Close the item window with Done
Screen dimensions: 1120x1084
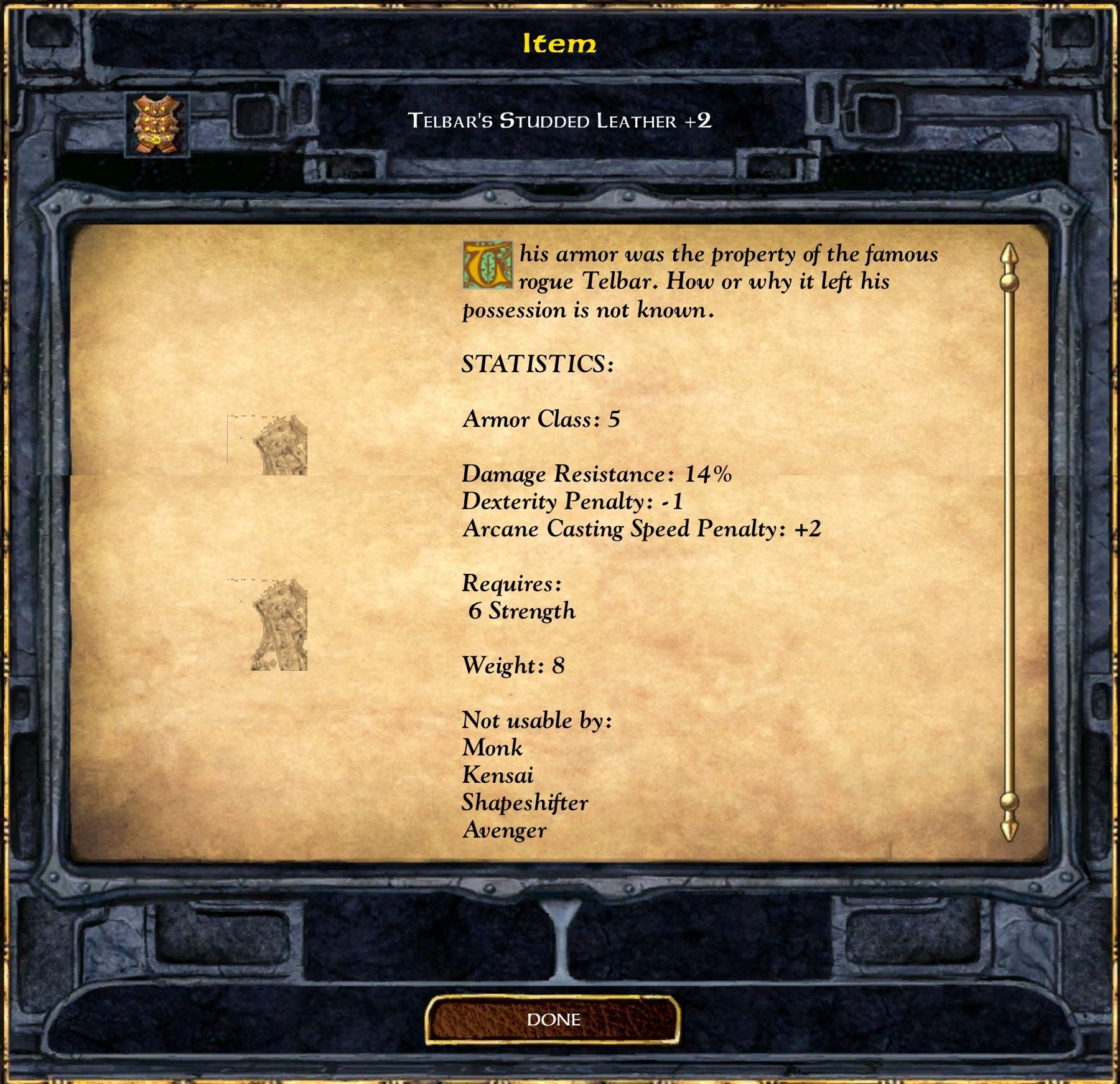[x=553, y=1019]
